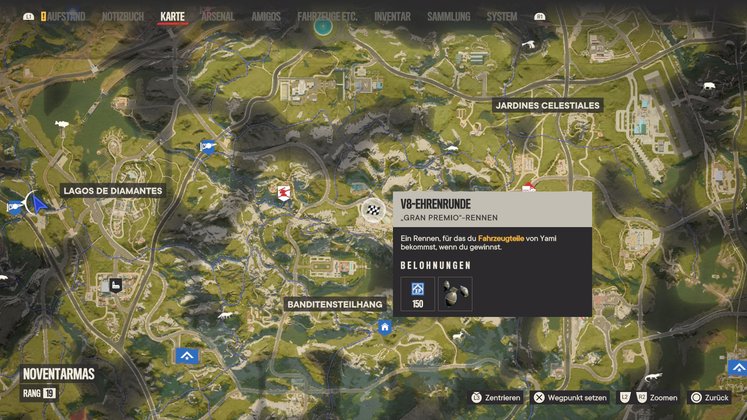Click the red-and-white marker on the map
The width and height of the screenshot is (747, 420).
(x=285, y=191)
